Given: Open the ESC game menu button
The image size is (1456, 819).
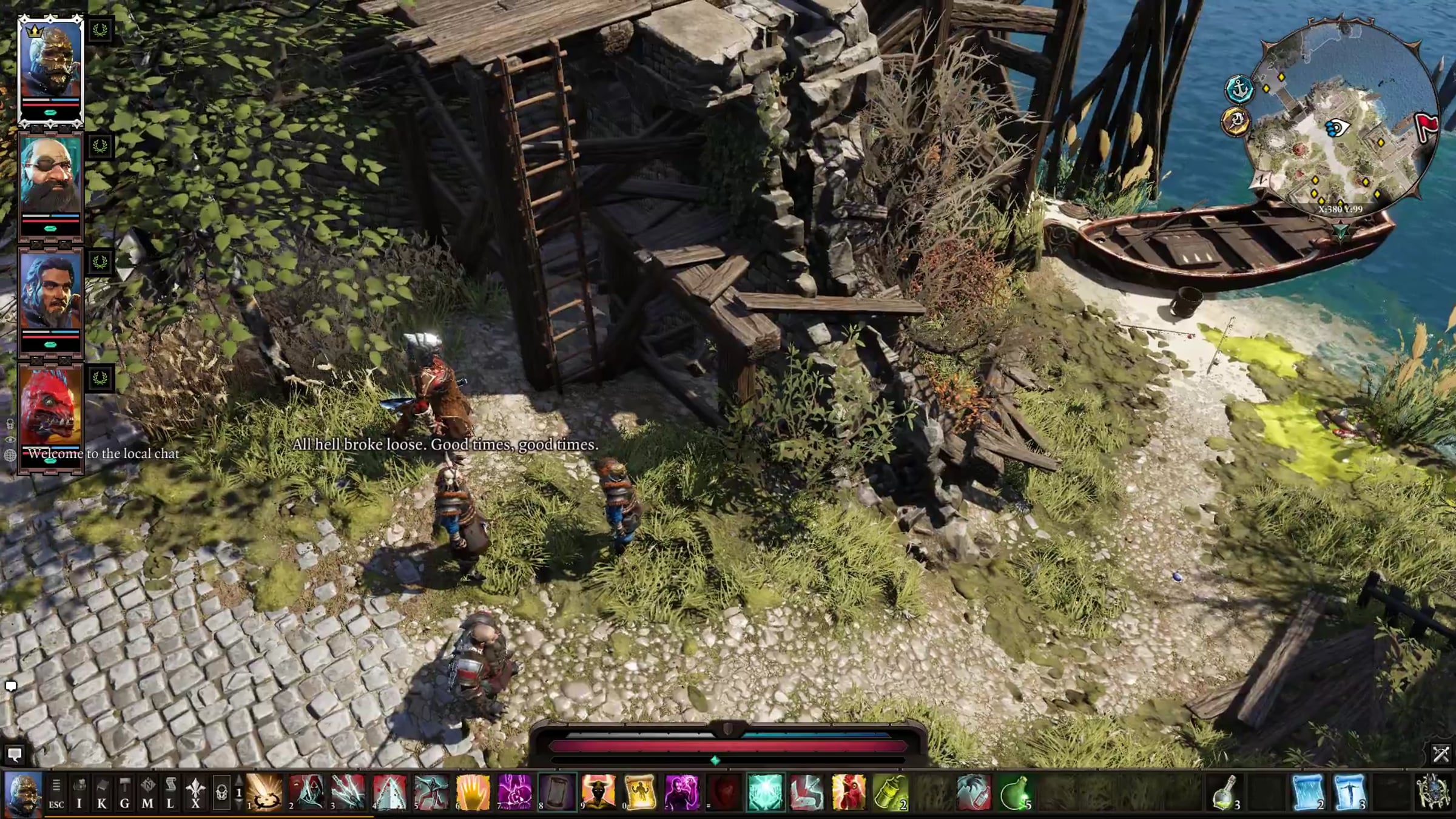Looking at the screenshot, I should point(56,793).
